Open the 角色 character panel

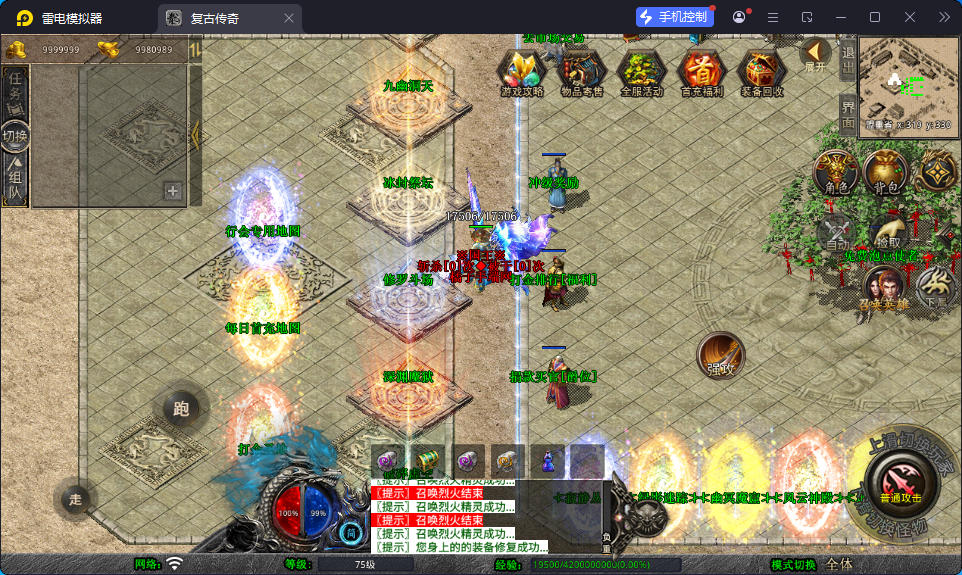click(836, 173)
